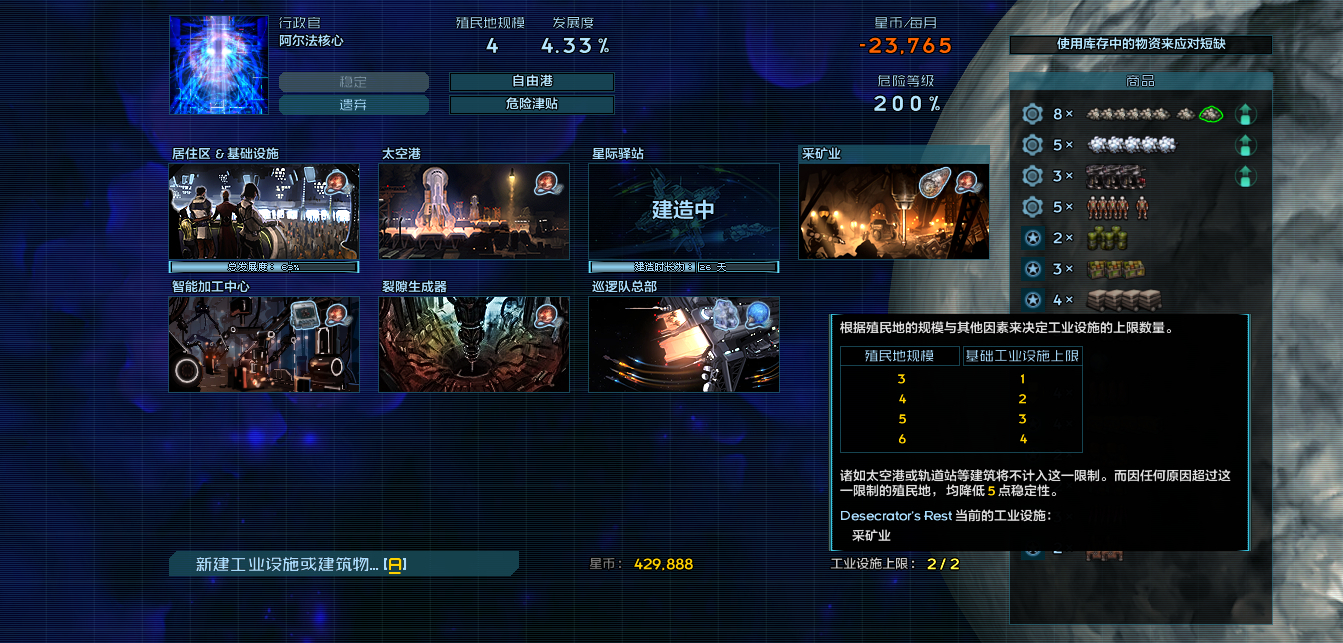The width and height of the screenshot is (1343, 643).
Task: Open the 太空港 spaceport tile
Action: click(474, 212)
